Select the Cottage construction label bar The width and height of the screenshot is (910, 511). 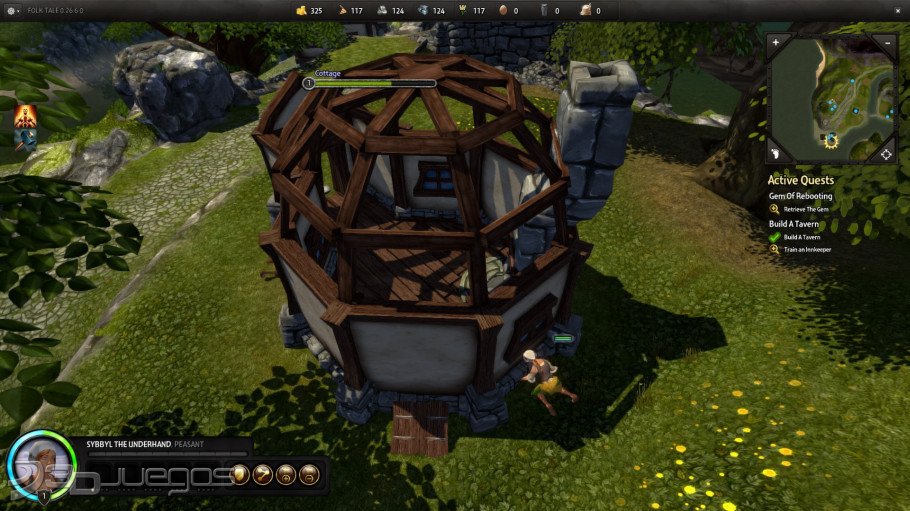tap(370, 83)
